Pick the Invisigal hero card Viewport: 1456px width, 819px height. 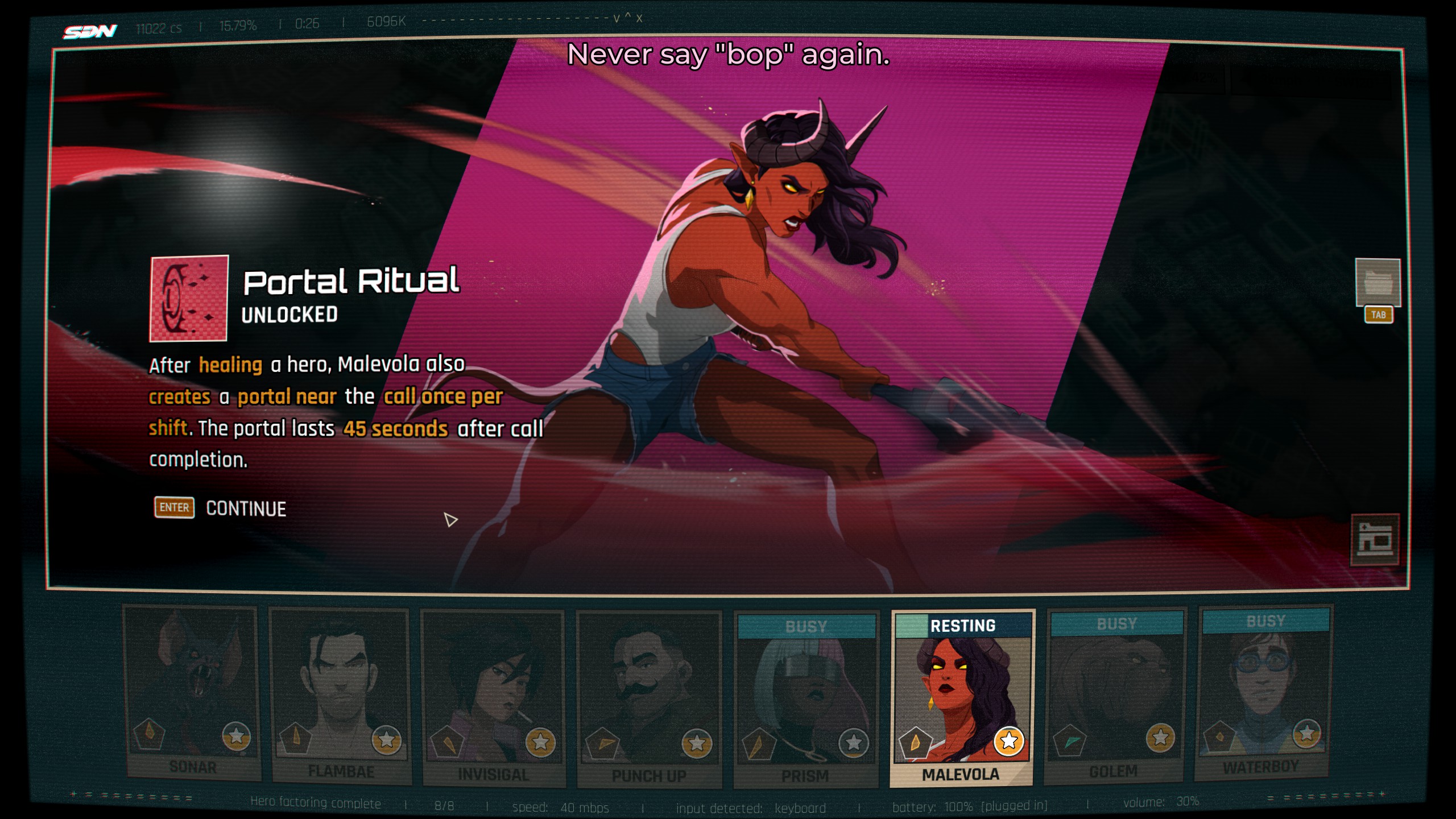pos(493,697)
